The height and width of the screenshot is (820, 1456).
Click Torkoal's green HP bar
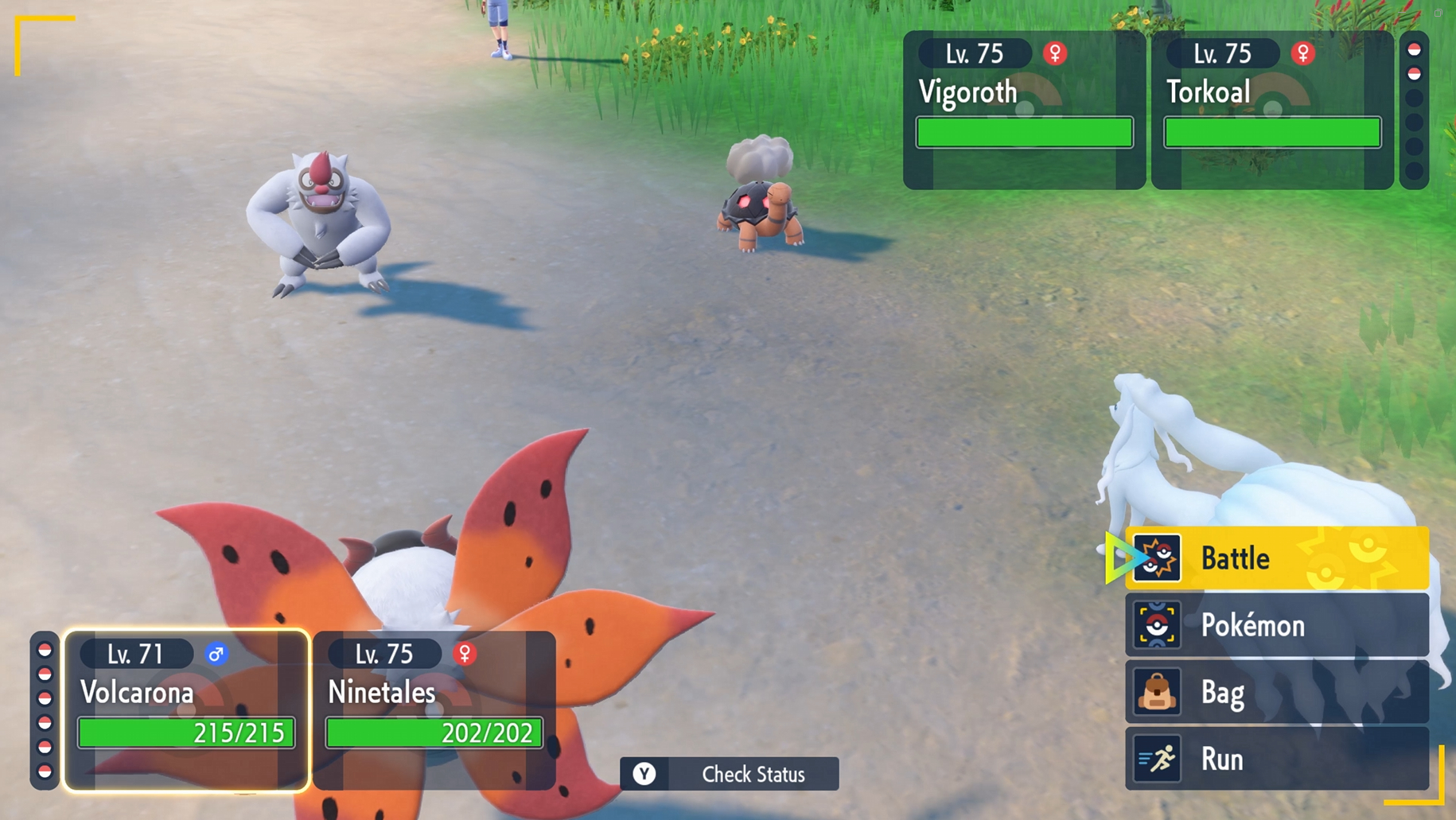[x=1272, y=132]
